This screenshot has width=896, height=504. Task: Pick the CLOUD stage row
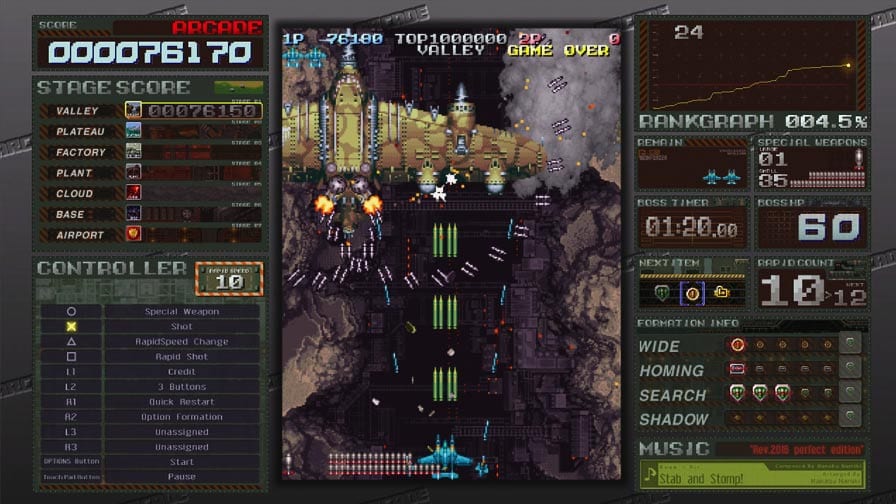tap(150, 193)
